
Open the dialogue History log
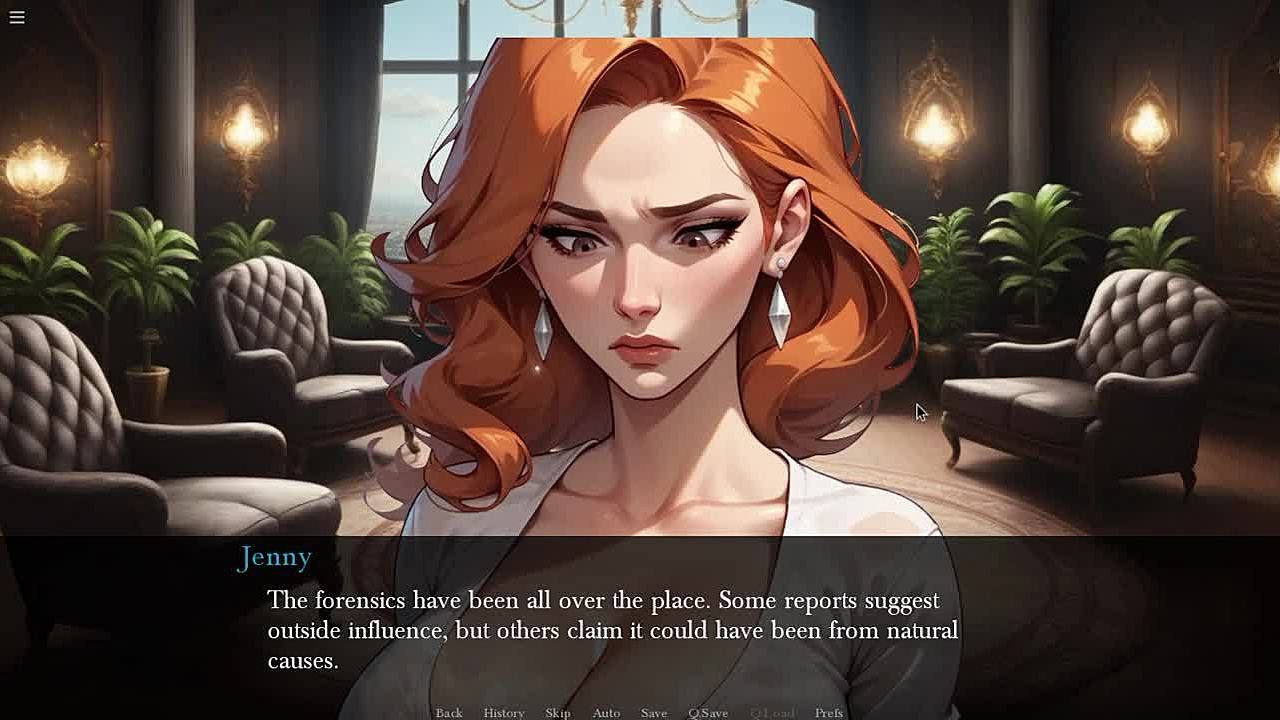[x=504, y=712]
